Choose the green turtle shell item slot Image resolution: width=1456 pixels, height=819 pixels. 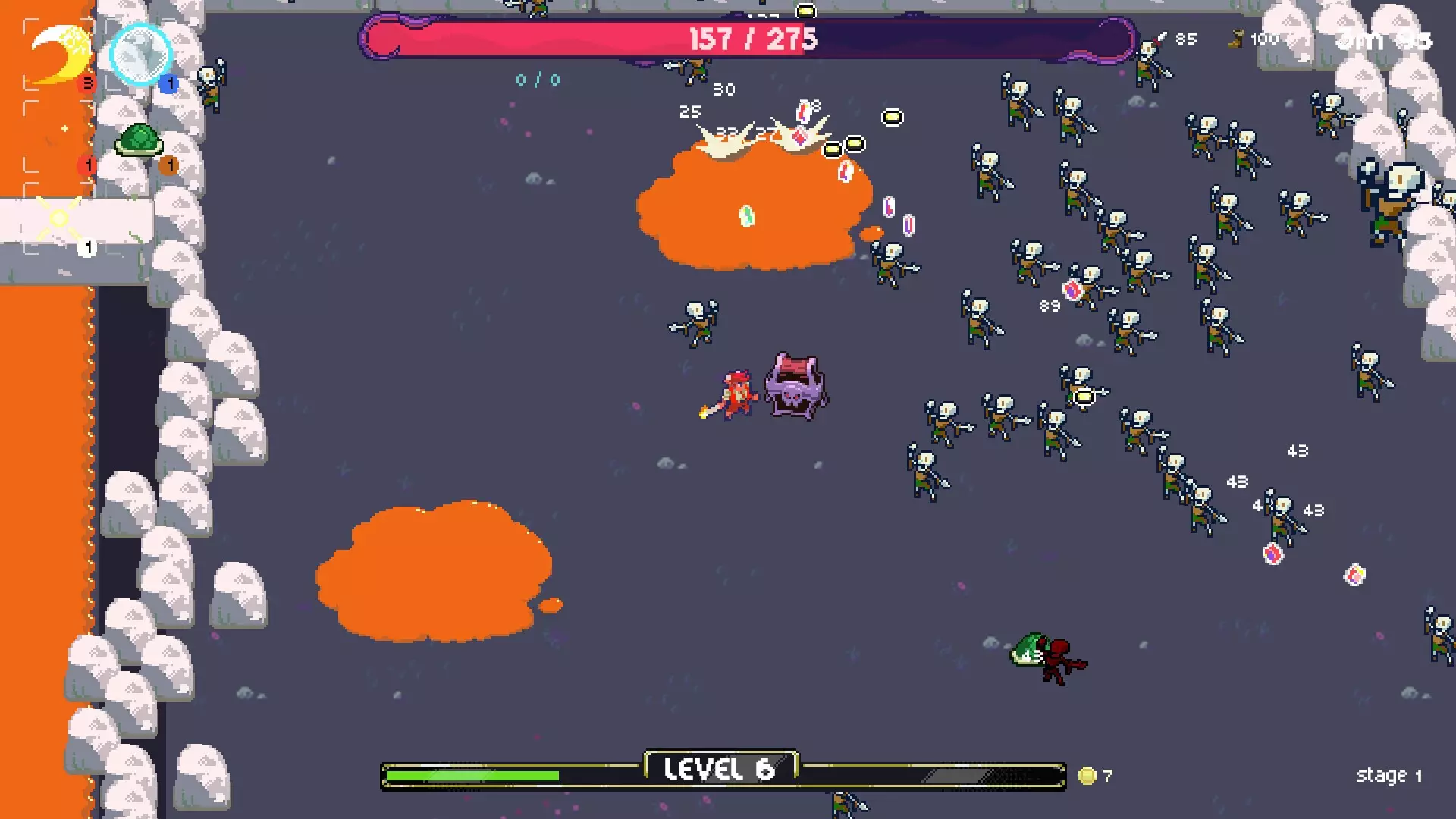(140, 140)
